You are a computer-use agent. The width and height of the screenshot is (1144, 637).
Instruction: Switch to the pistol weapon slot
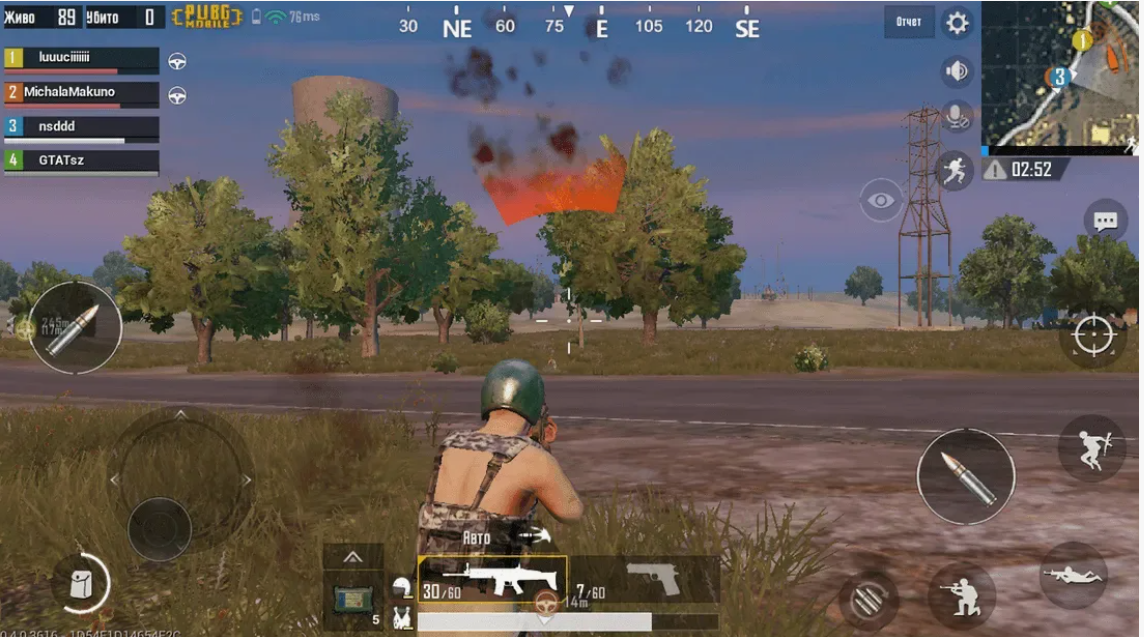(x=650, y=578)
